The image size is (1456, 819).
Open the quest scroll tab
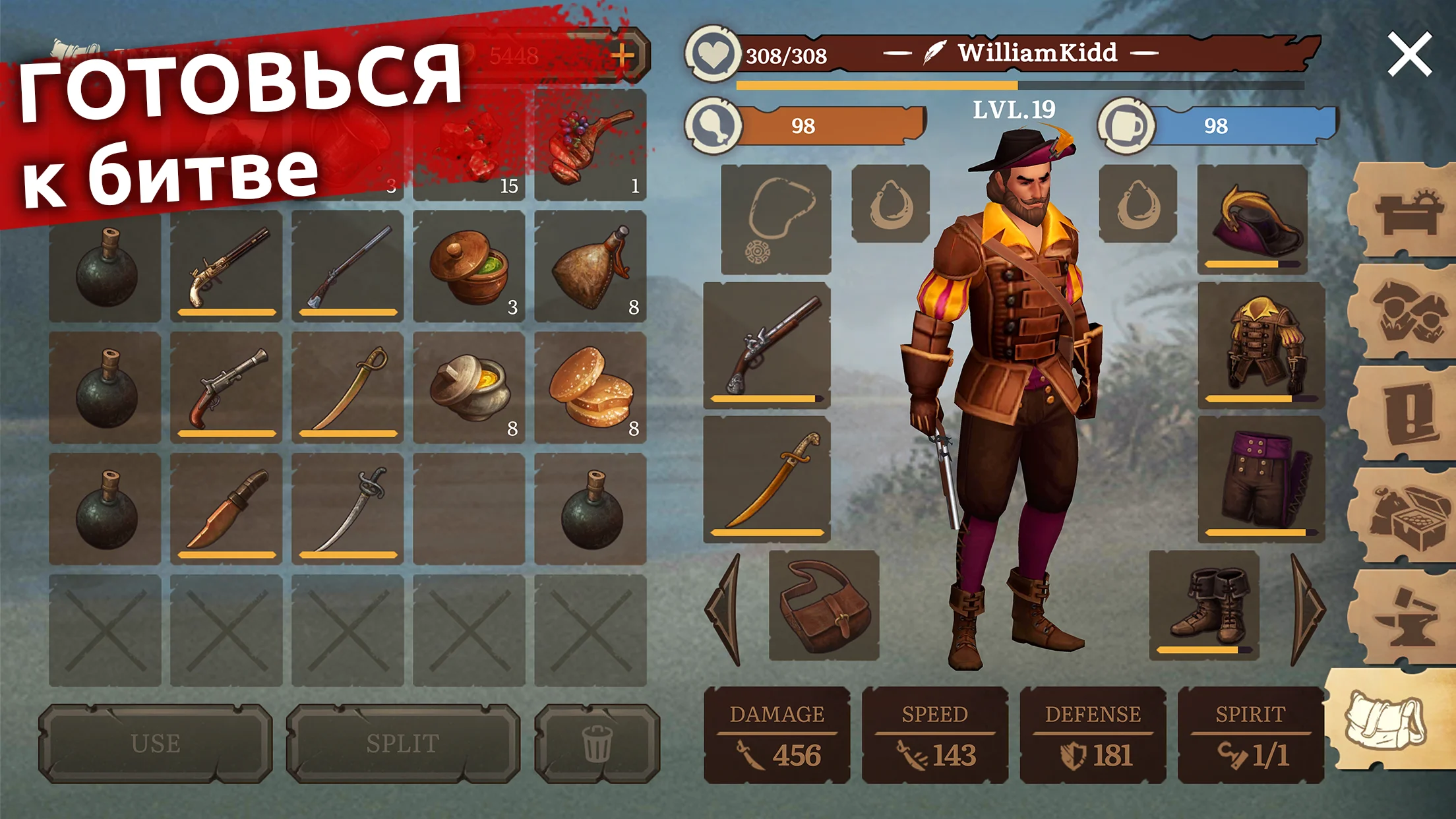[1406, 414]
